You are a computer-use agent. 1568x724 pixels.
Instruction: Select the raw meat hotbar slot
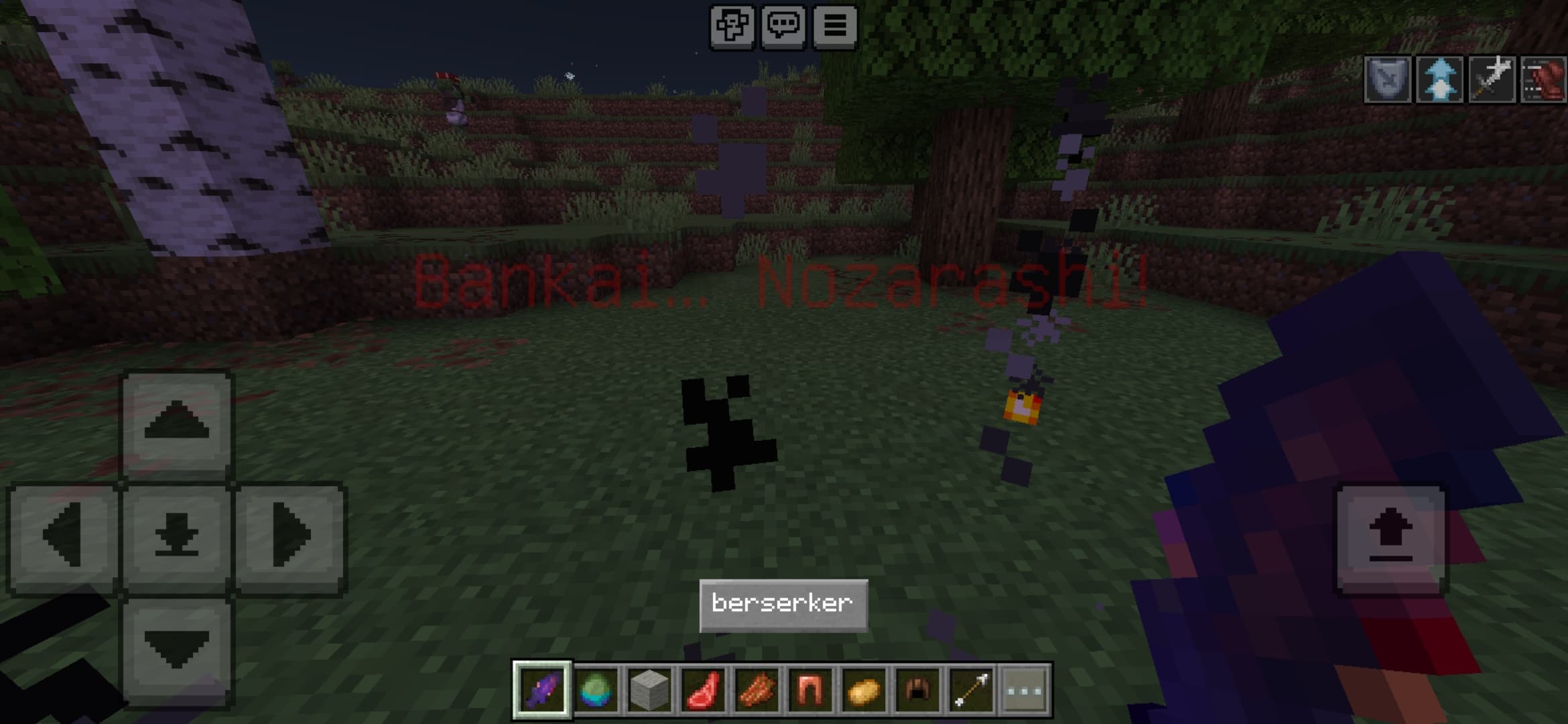click(703, 690)
